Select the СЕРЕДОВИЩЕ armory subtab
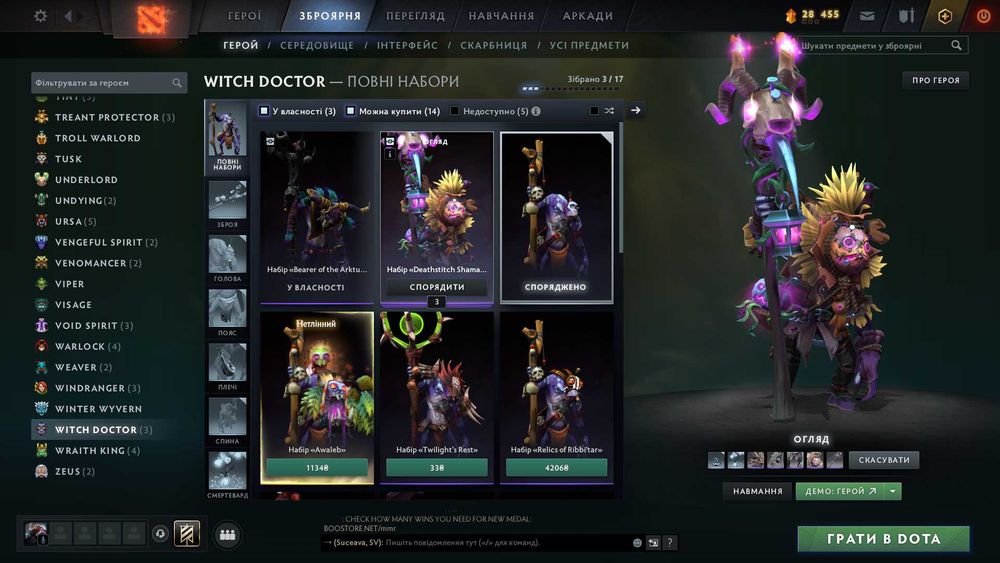1000x563 pixels. 318,46
